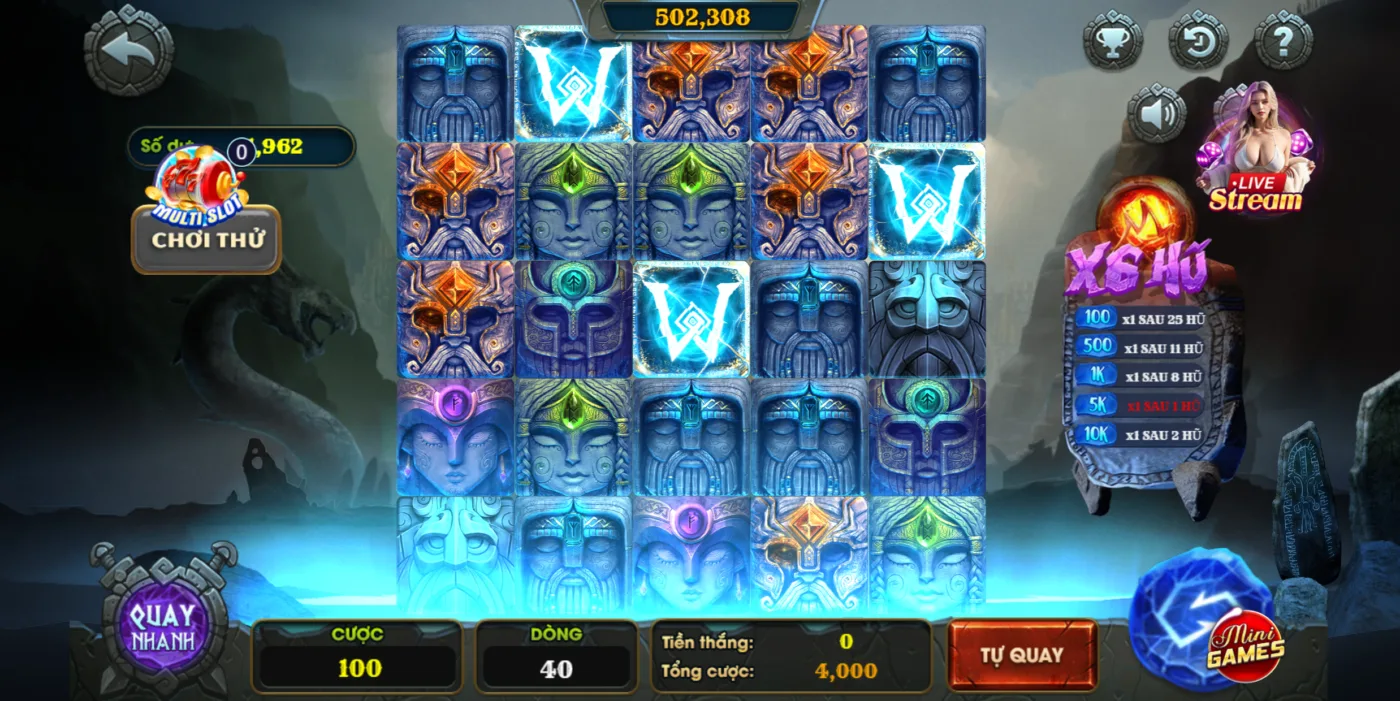Toggle the sound speaker button
This screenshot has height=701, width=1400.
click(1157, 114)
